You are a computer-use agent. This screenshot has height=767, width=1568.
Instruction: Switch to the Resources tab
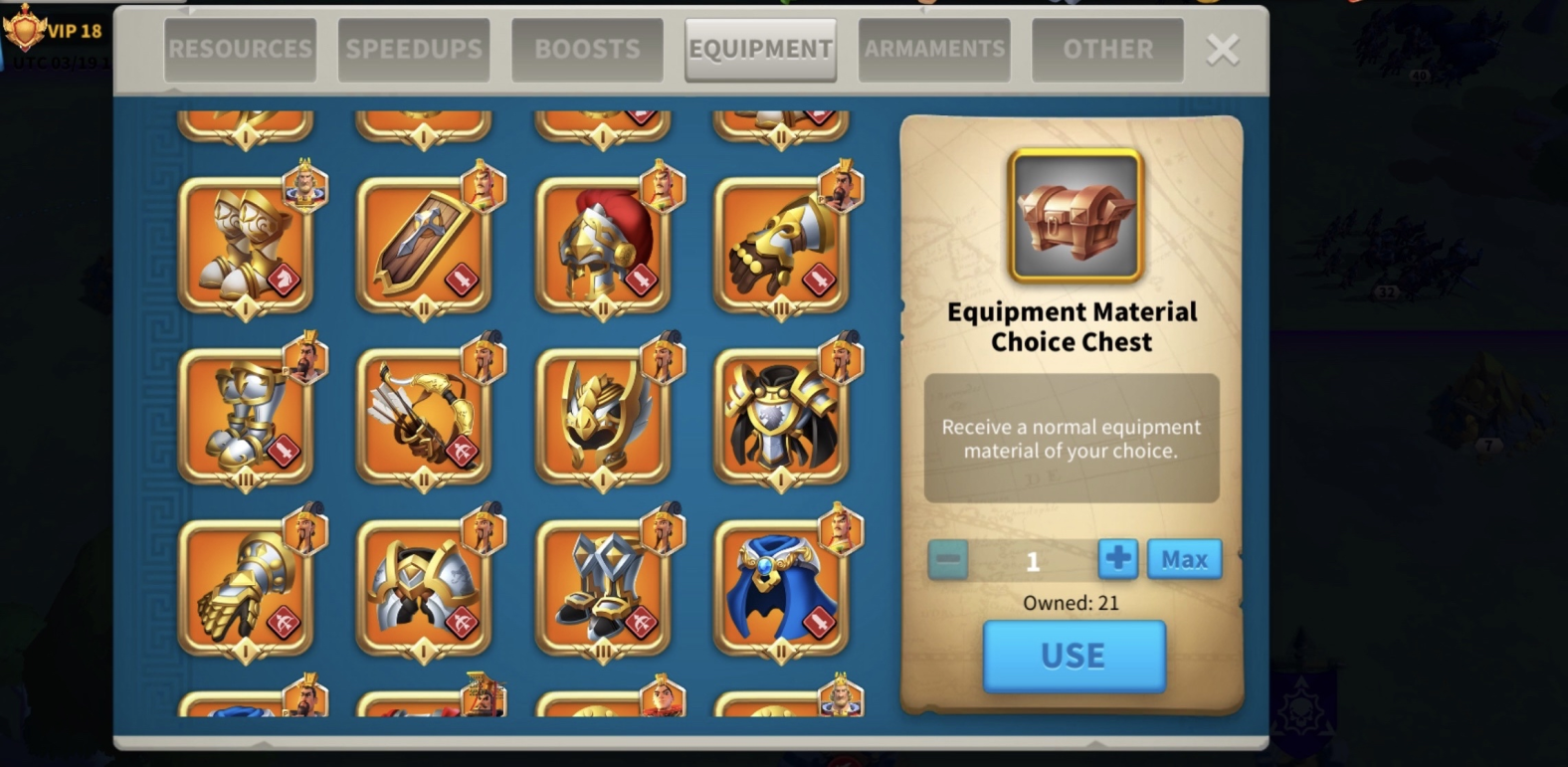240,49
